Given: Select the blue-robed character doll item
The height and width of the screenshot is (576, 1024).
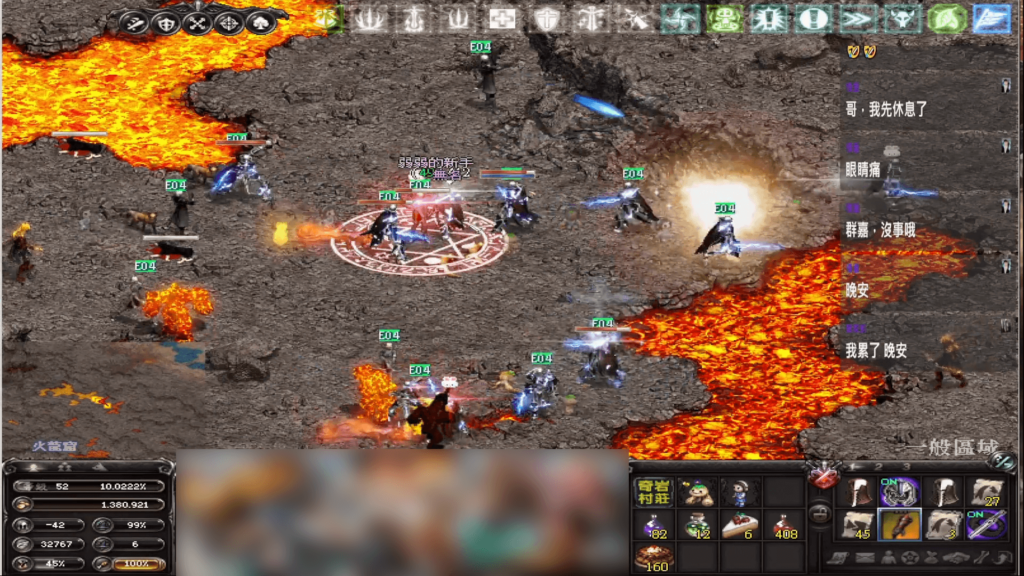Looking at the screenshot, I should [x=741, y=492].
